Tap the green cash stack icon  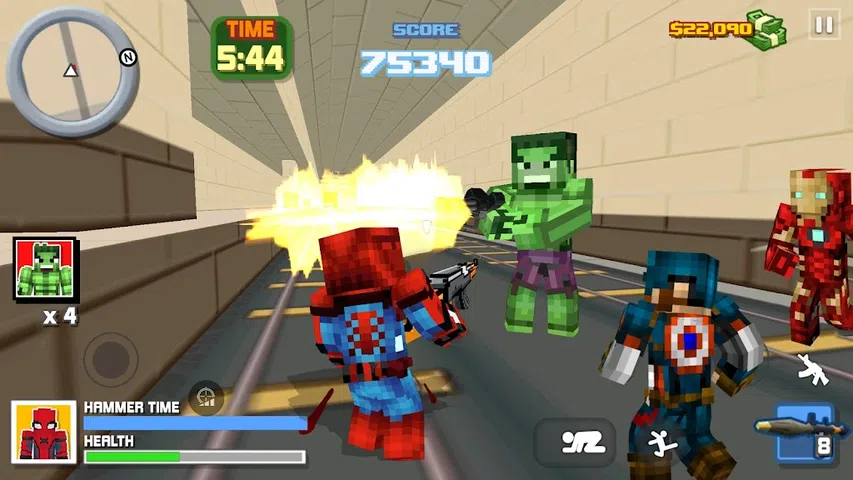[769, 29]
